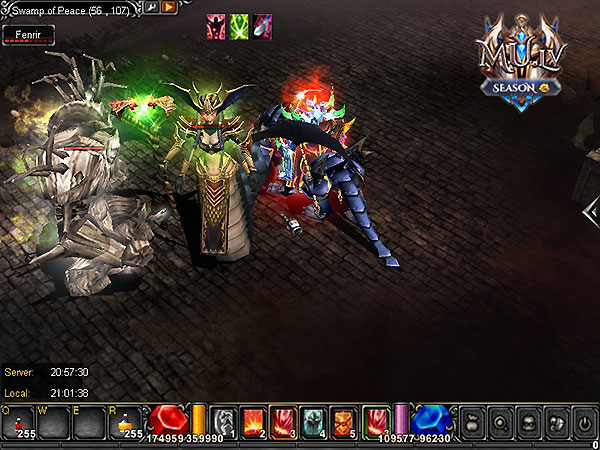Click the silver feather buff icon
This screenshot has height=450, width=600.
point(262,26)
